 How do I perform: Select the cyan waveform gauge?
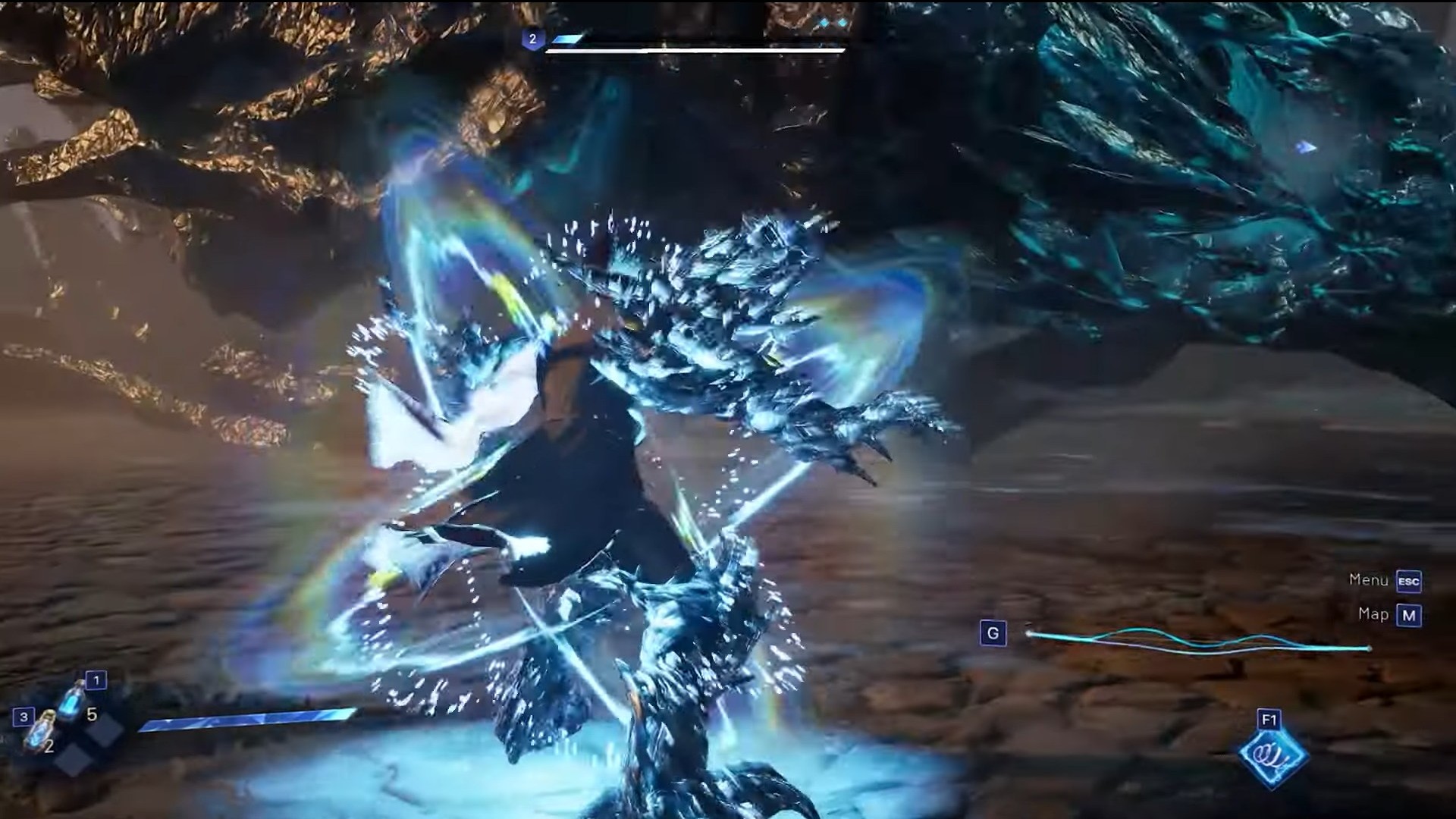pyautogui.click(x=1198, y=642)
